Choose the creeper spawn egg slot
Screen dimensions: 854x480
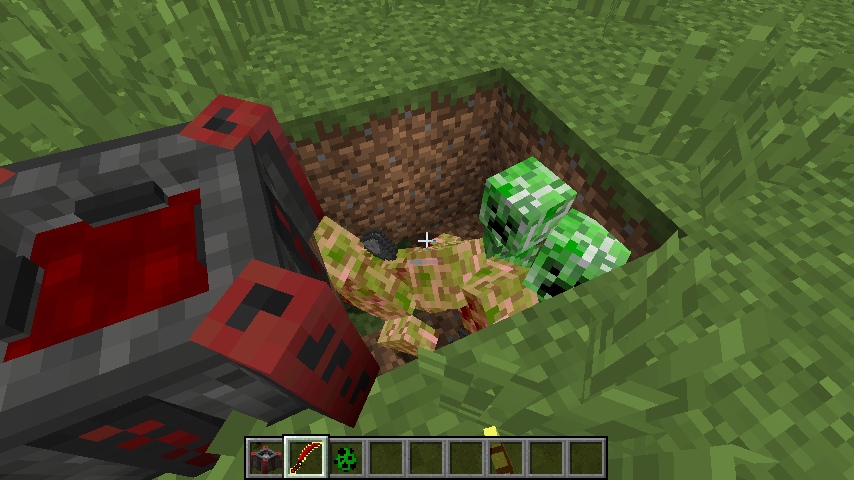[345, 458]
